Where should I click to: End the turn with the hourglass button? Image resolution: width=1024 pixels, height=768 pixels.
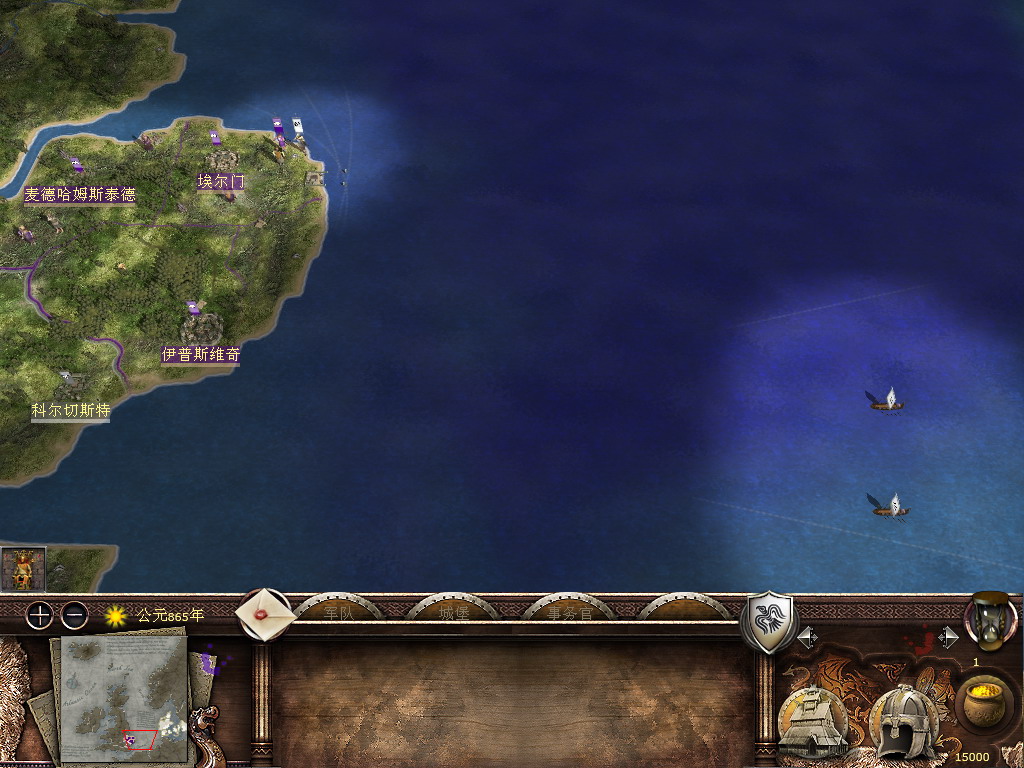coord(990,620)
